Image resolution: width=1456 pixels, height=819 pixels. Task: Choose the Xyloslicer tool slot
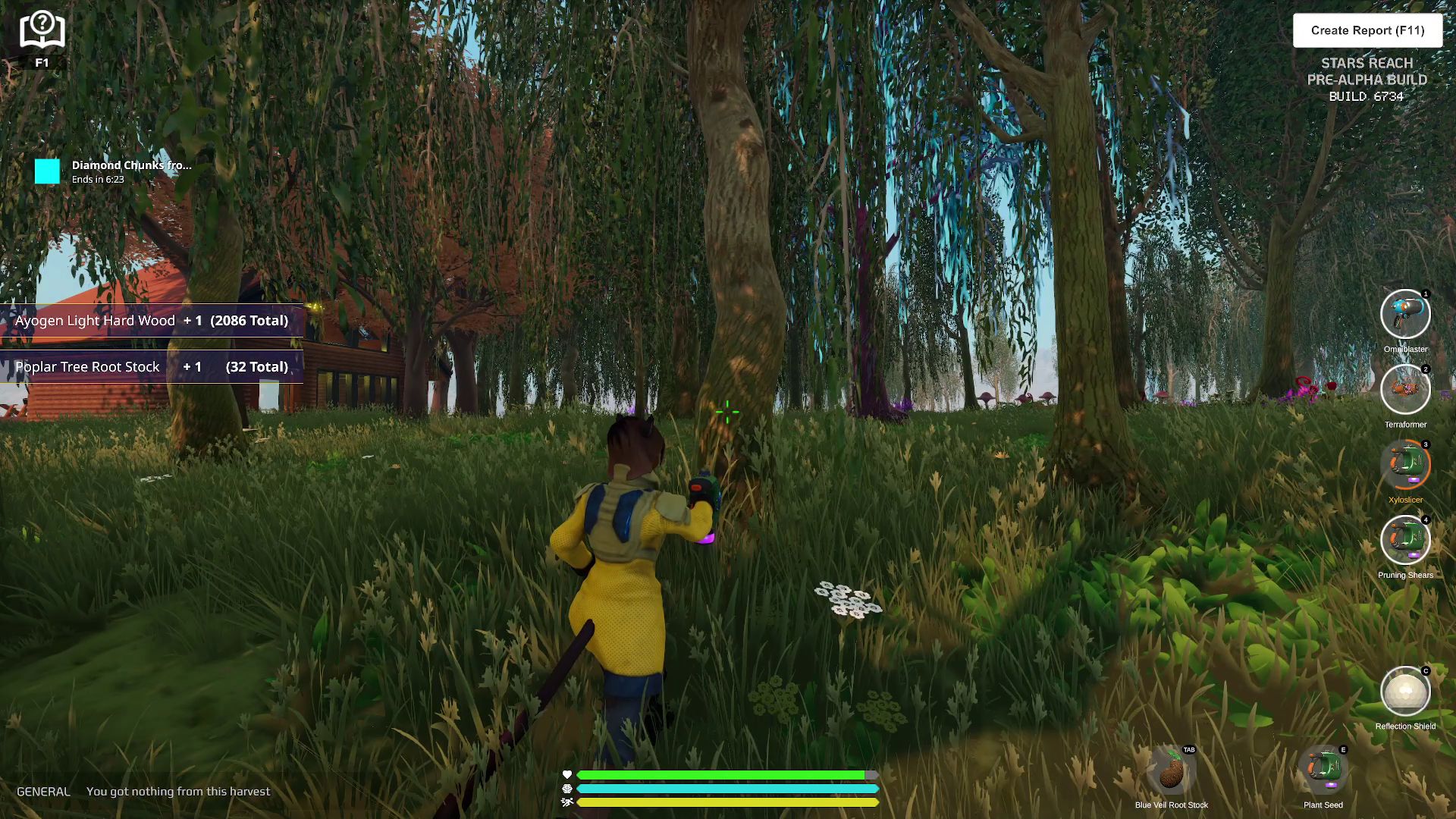tap(1405, 465)
